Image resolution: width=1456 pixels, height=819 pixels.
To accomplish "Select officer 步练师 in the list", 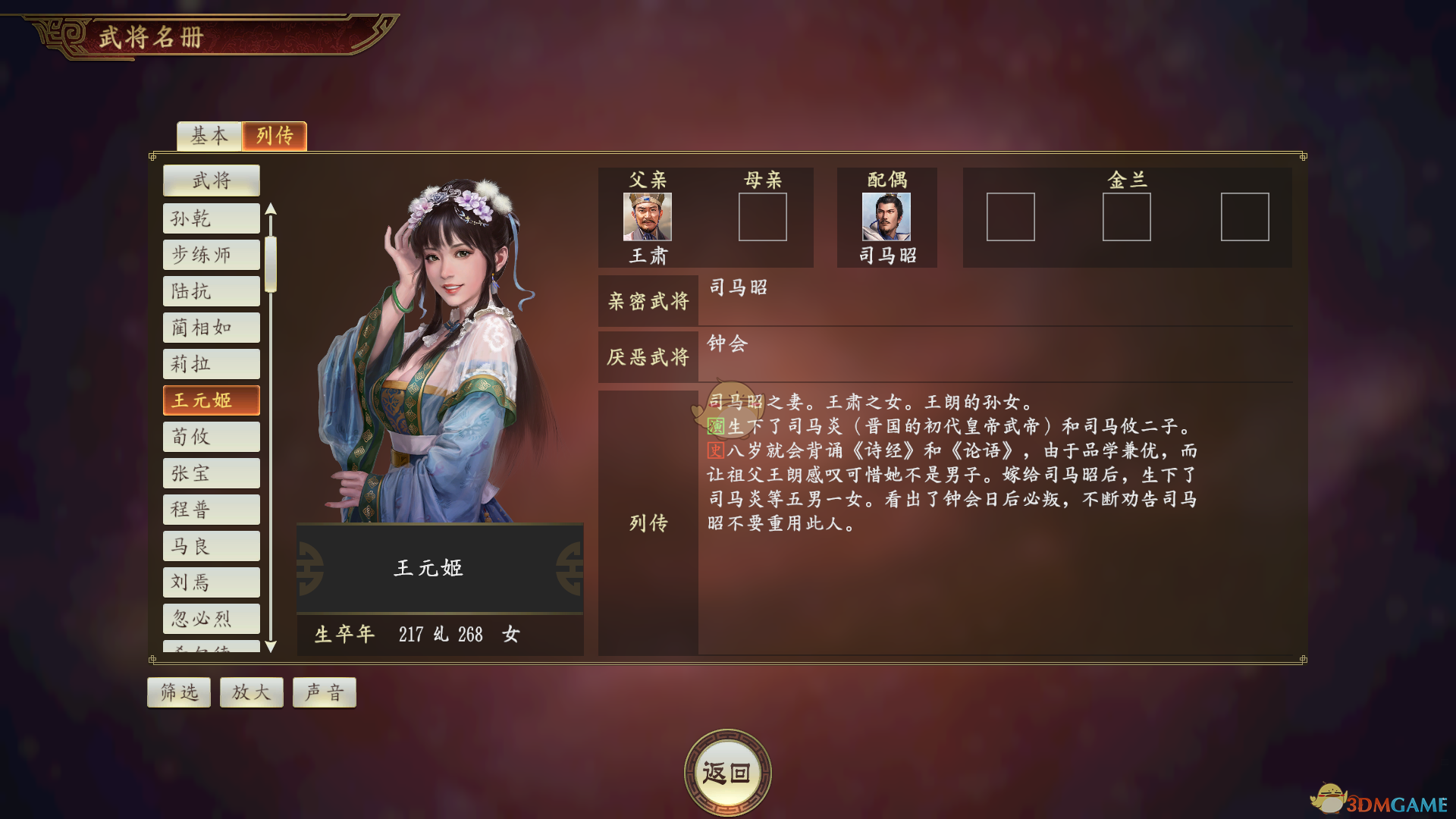I will pyautogui.click(x=211, y=255).
